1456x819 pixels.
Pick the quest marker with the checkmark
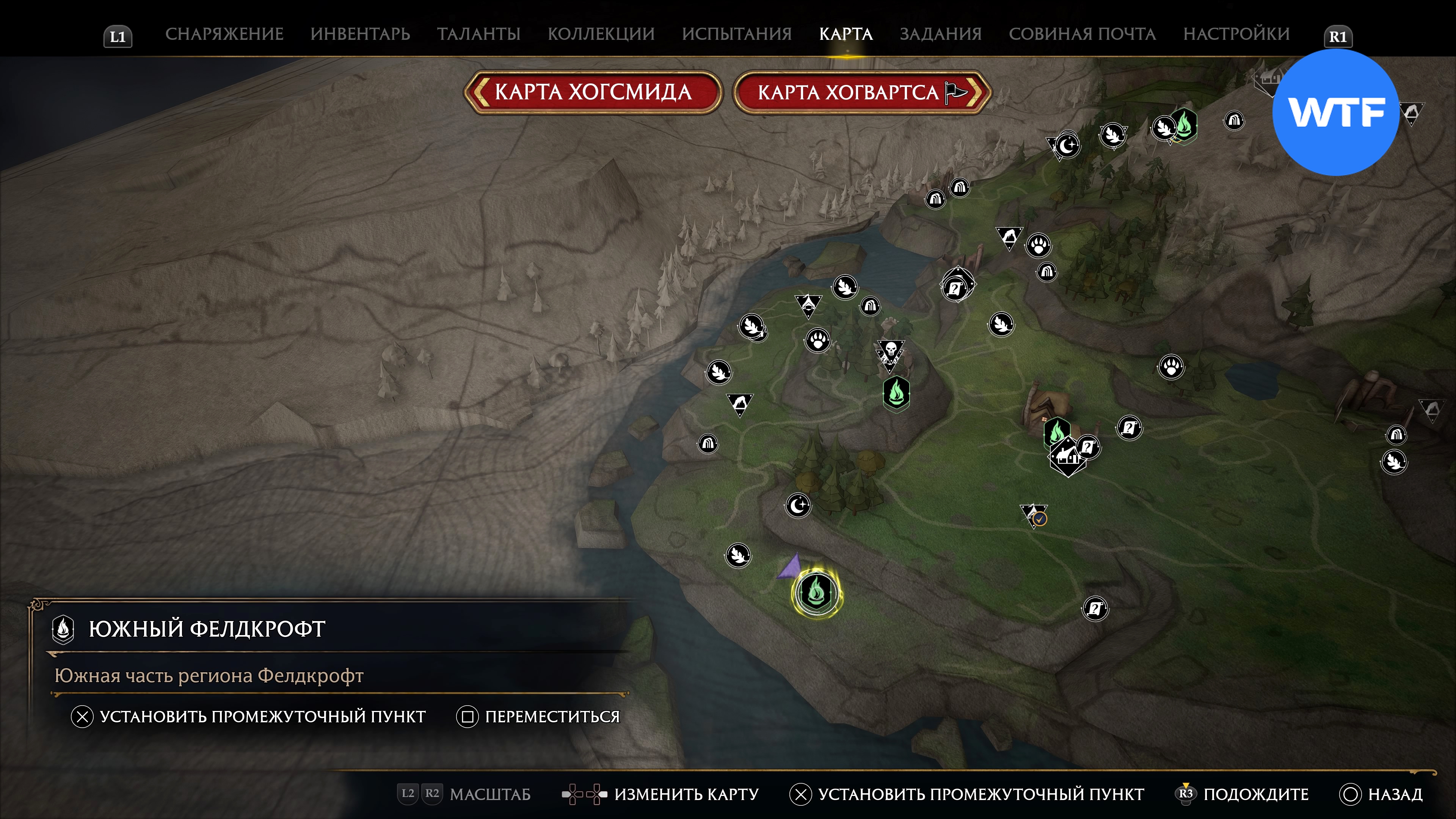(1034, 516)
